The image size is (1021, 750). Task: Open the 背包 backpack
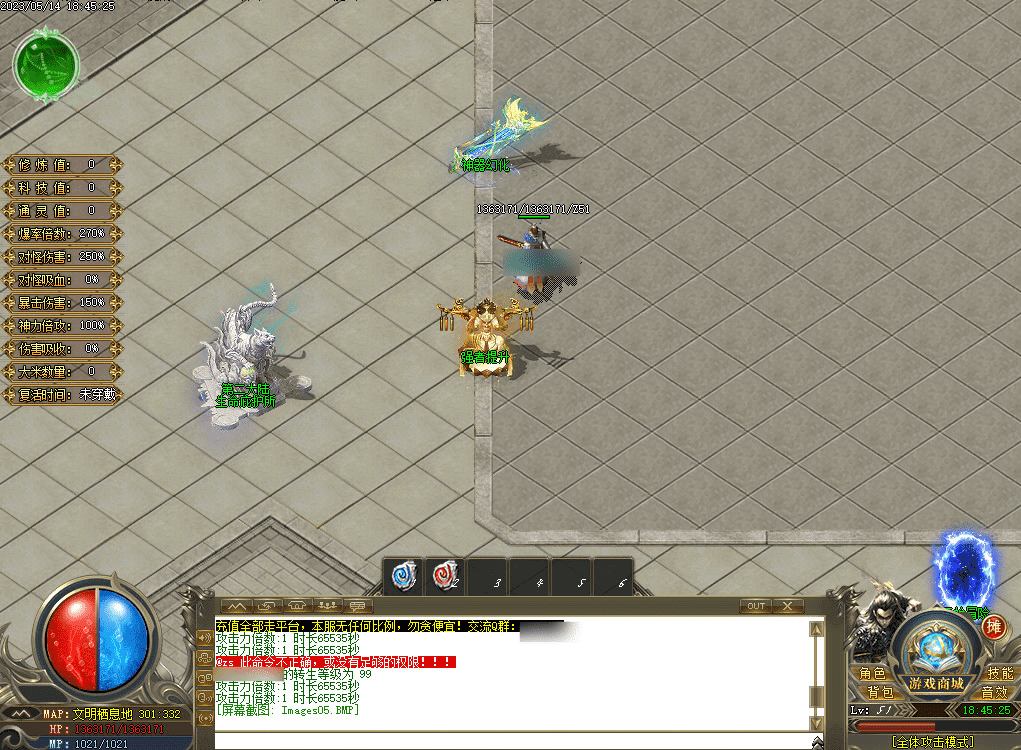[879, 692]
